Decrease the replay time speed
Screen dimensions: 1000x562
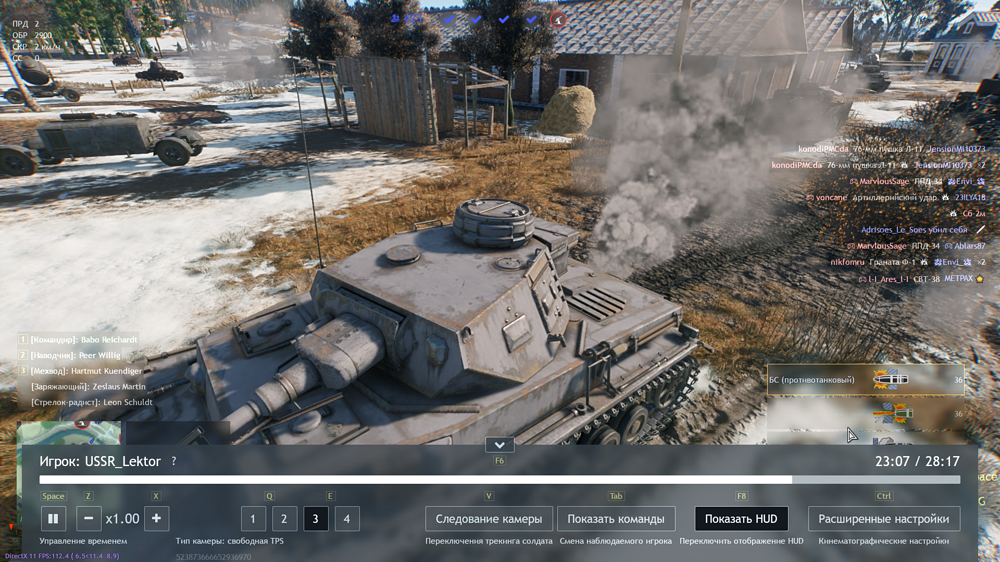89,519
